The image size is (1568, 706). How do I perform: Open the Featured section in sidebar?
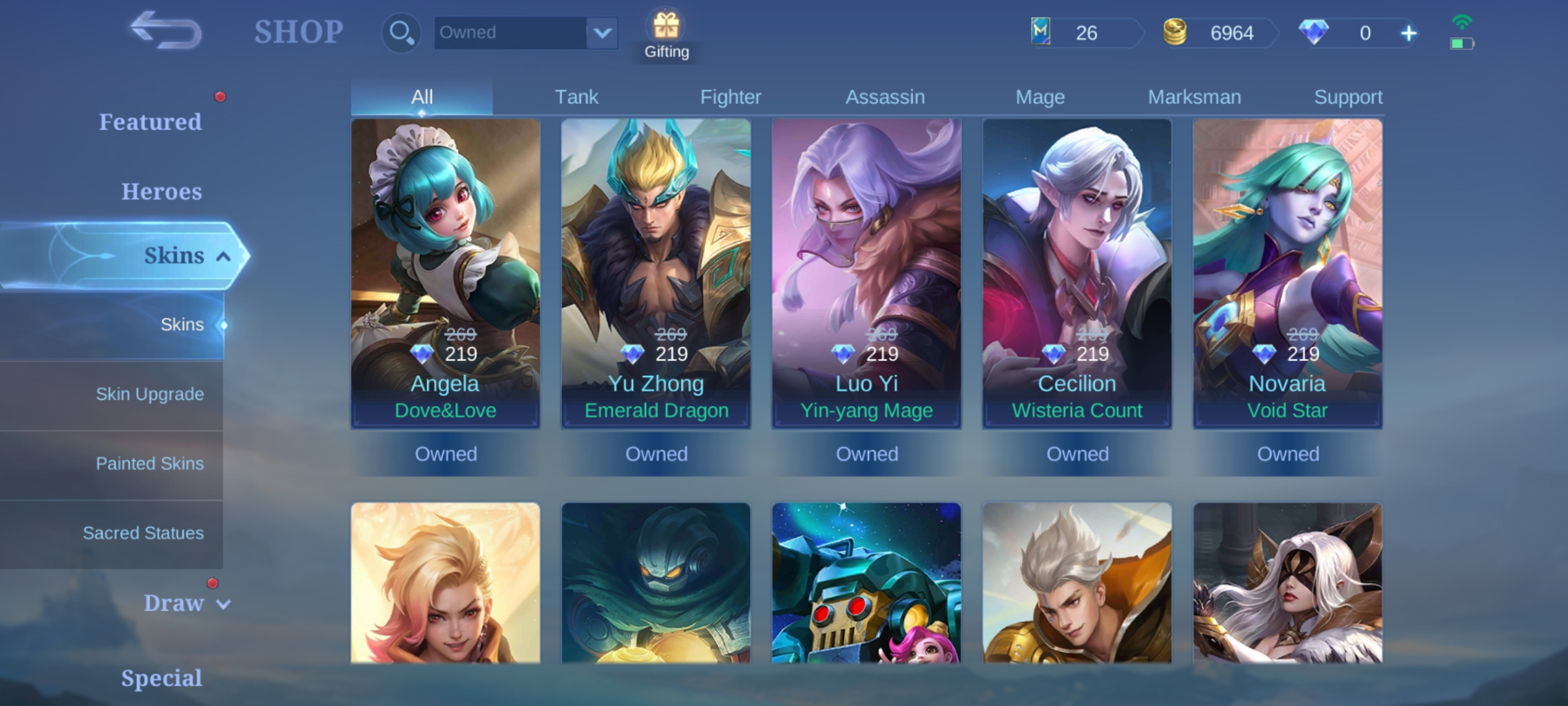[x=150, y=122]
